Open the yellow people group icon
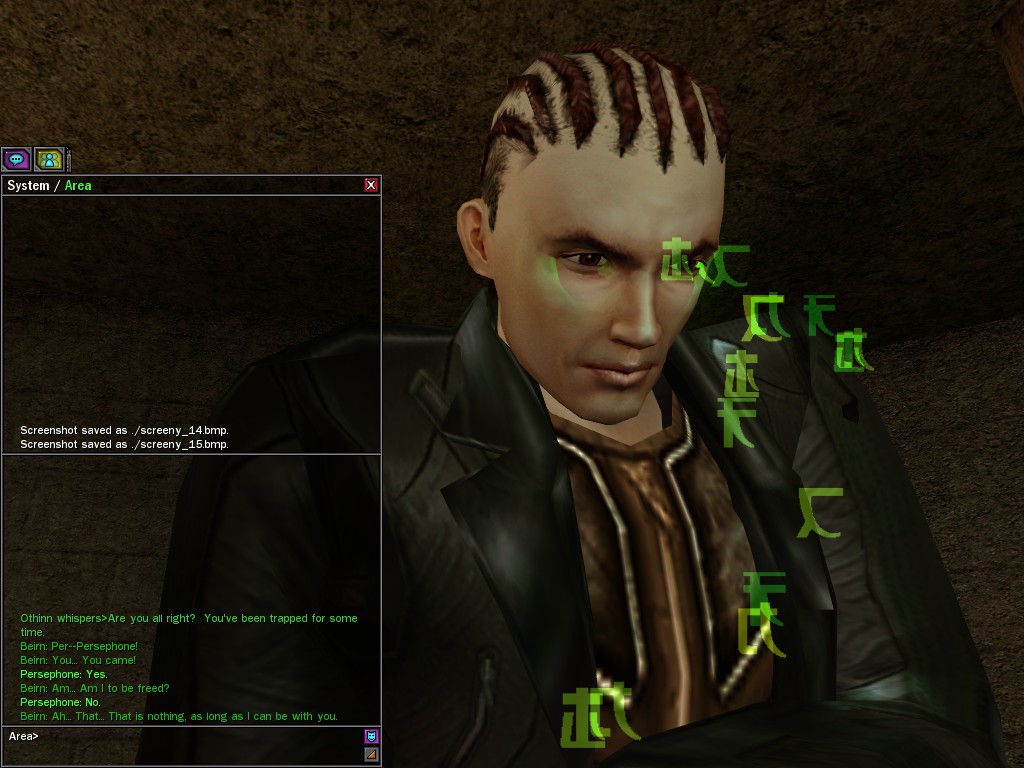Viewport: 1024px width, 768px height. click(x=49, y=159)
